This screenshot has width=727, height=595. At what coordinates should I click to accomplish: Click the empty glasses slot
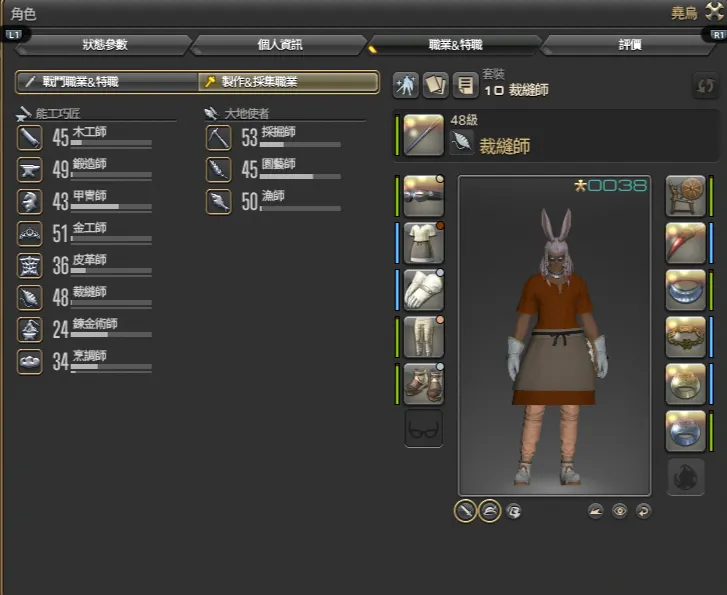click(x=423, y=429)
